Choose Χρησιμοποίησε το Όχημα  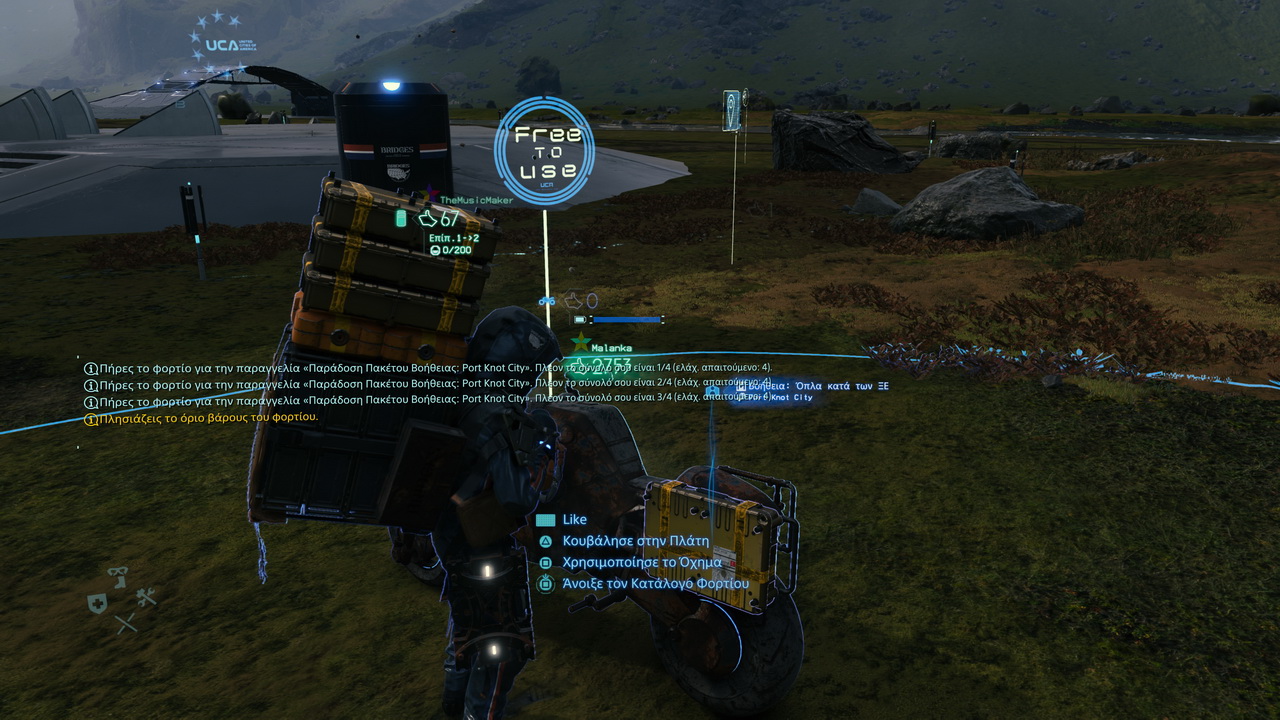tap(641, 562)
